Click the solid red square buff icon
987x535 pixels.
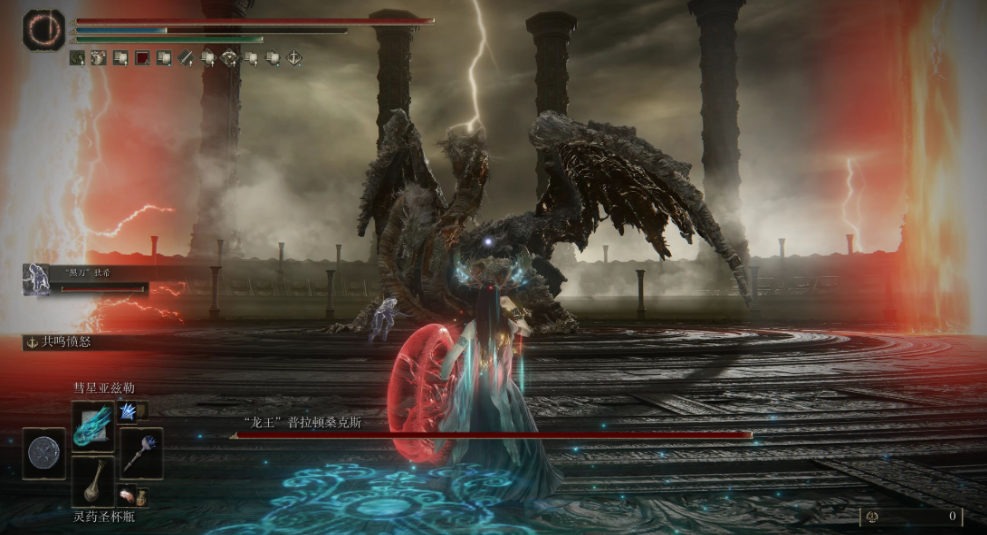click(142, 59)
